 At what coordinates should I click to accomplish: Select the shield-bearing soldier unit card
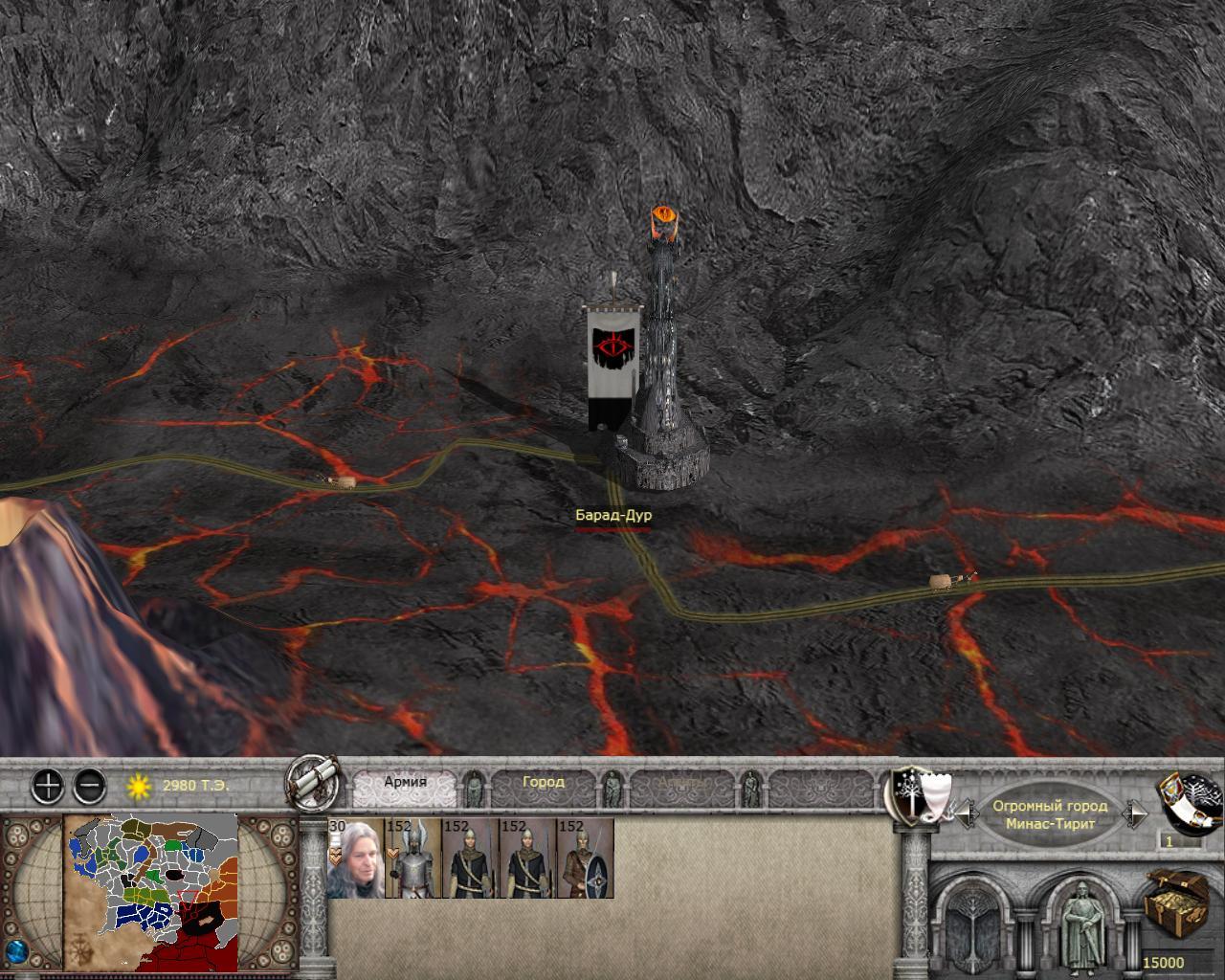coord(585,858)
